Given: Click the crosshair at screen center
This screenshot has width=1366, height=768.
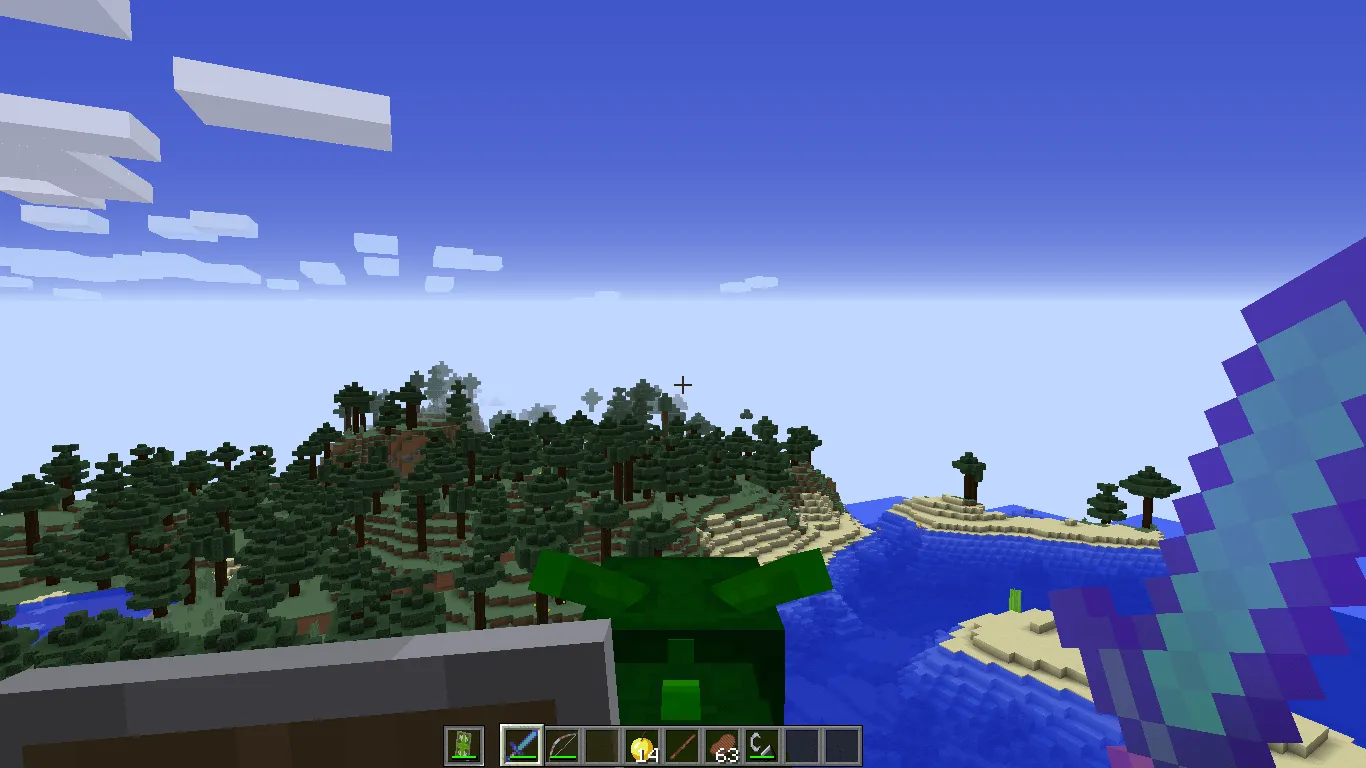Looking at the screenshot, I should [684, 384].
